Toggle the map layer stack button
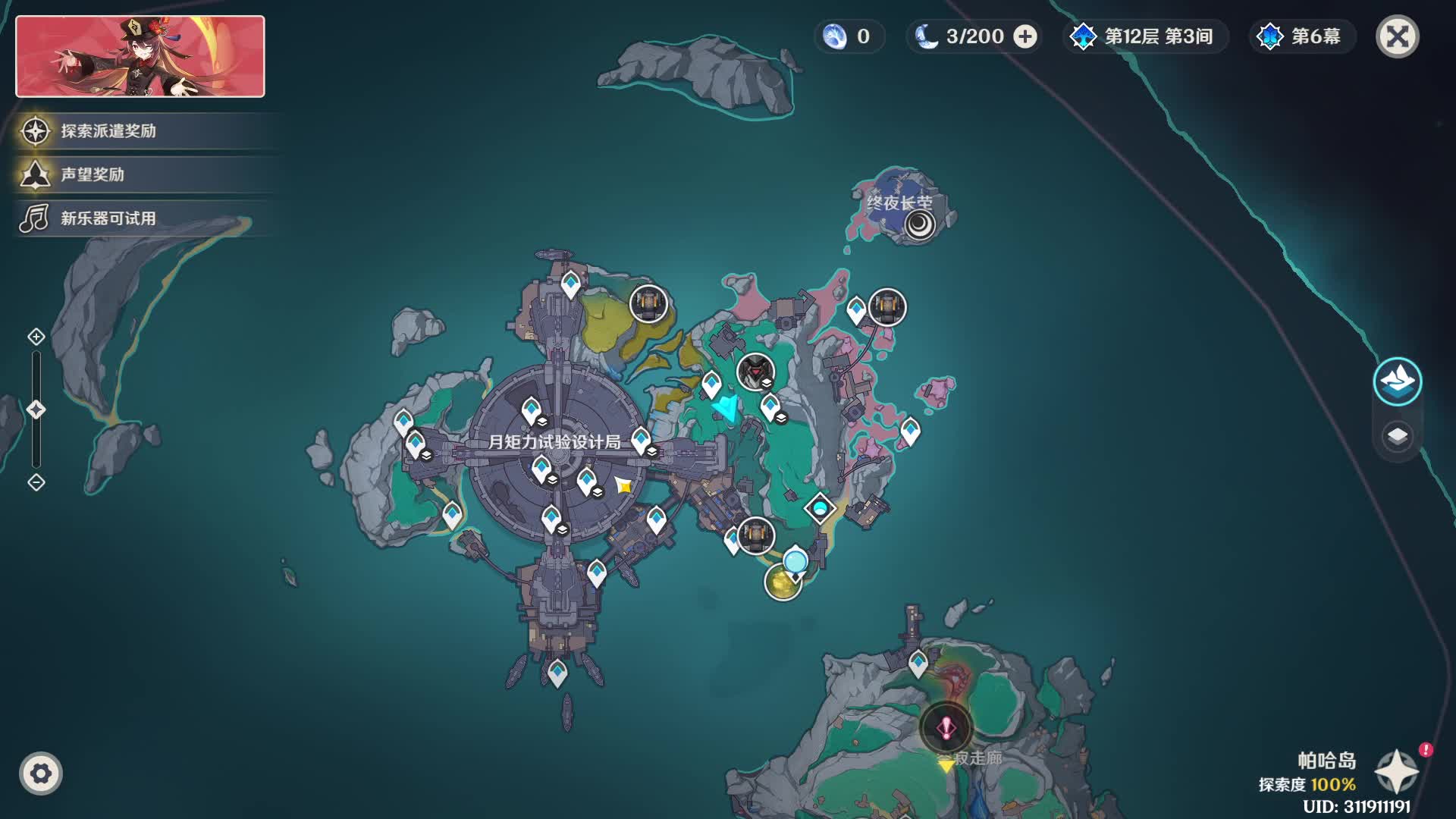This screenshot has height=819, width=1456. pyautogui.click(x=1397, y=436)
